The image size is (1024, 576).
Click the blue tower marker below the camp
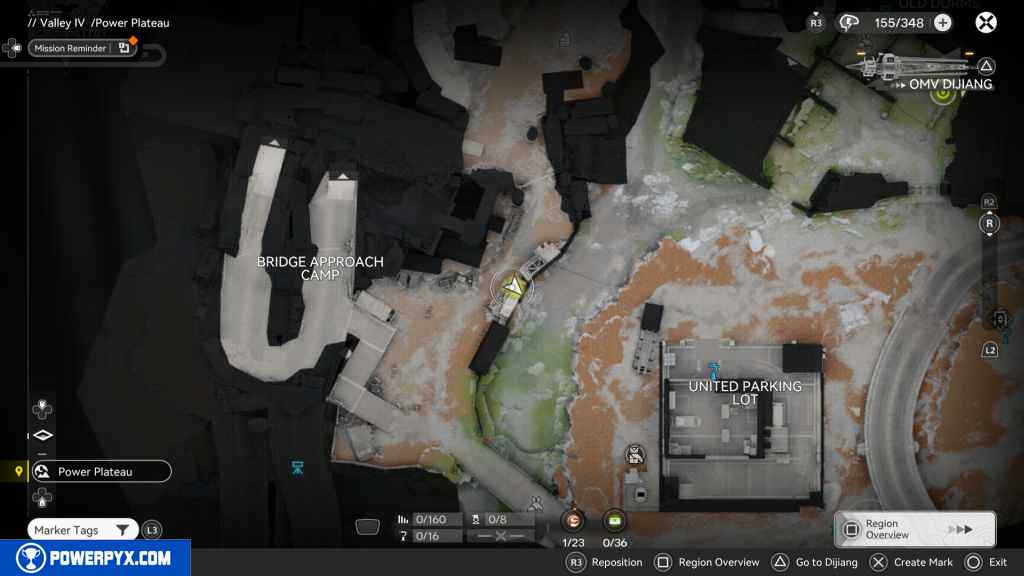pyautogui.click(x=297, y=467)
